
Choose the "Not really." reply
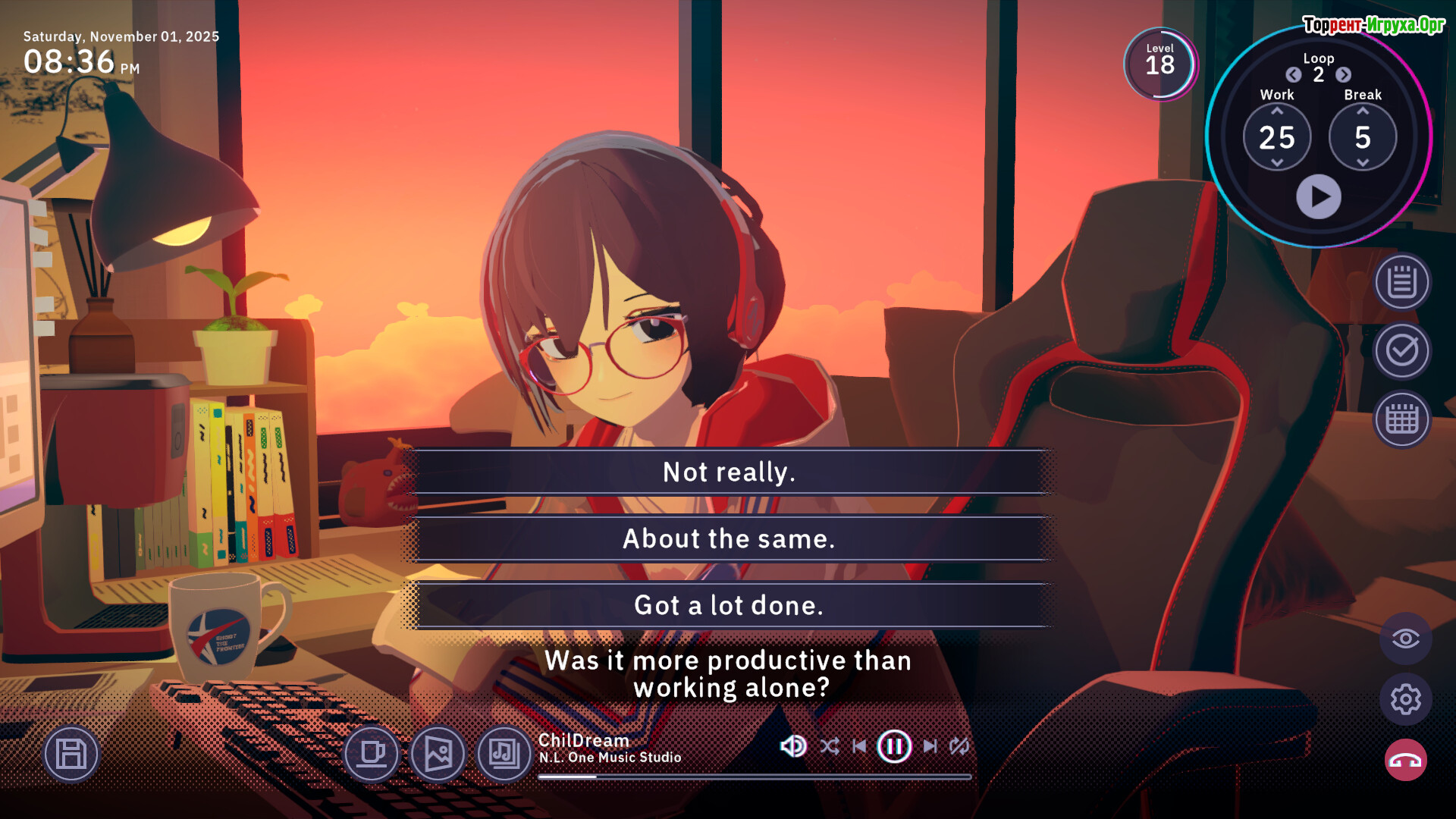728,472
